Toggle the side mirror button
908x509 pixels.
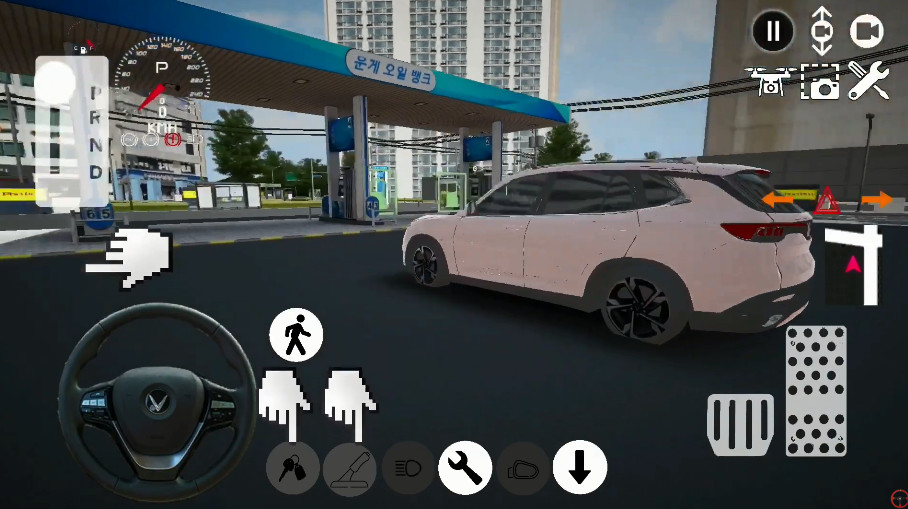pos(523,468)
